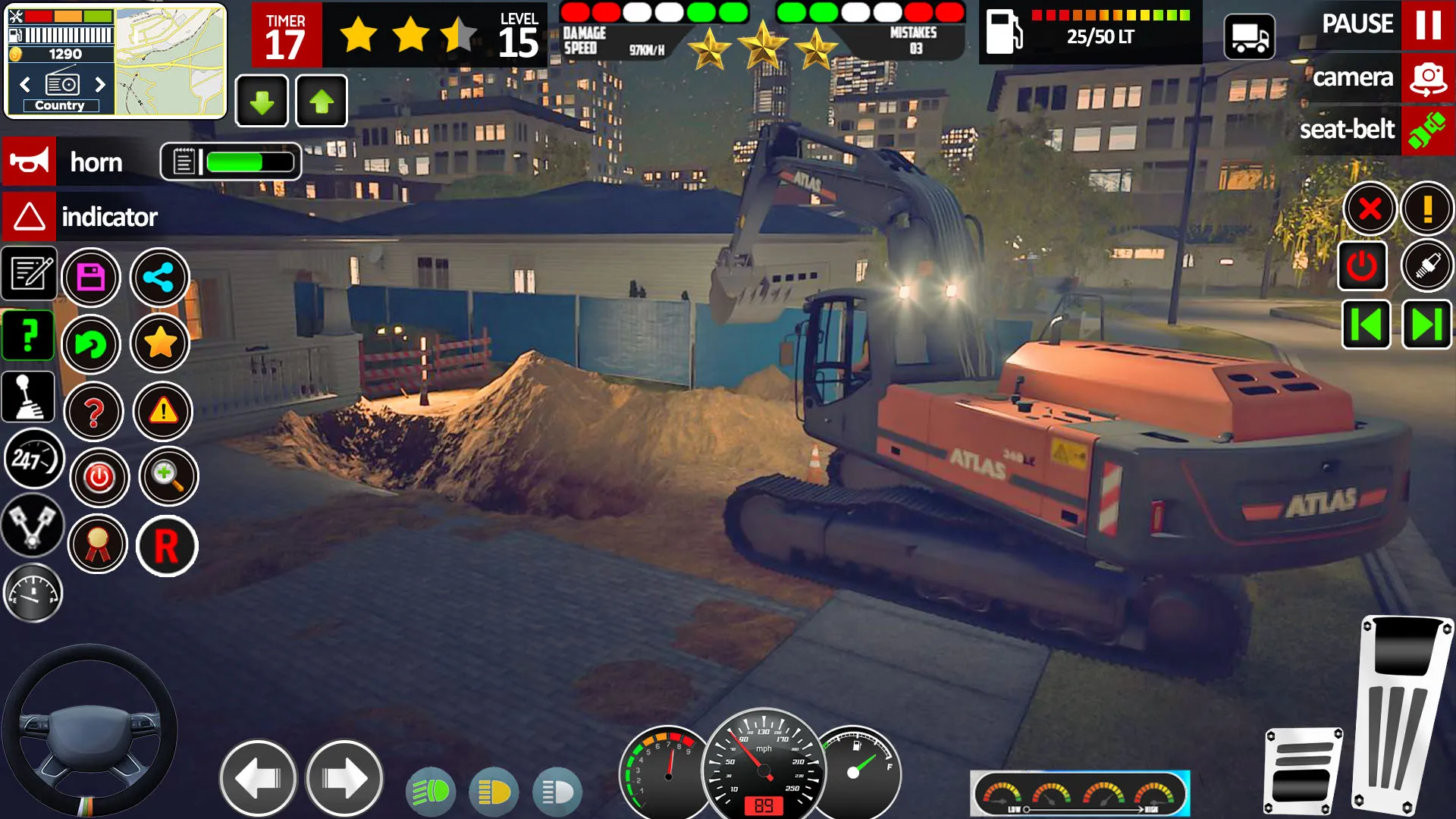The width and height of the screenshot is (1456, 819).
Task: Turn on the green headlight beam
Action: coord(431,792)
